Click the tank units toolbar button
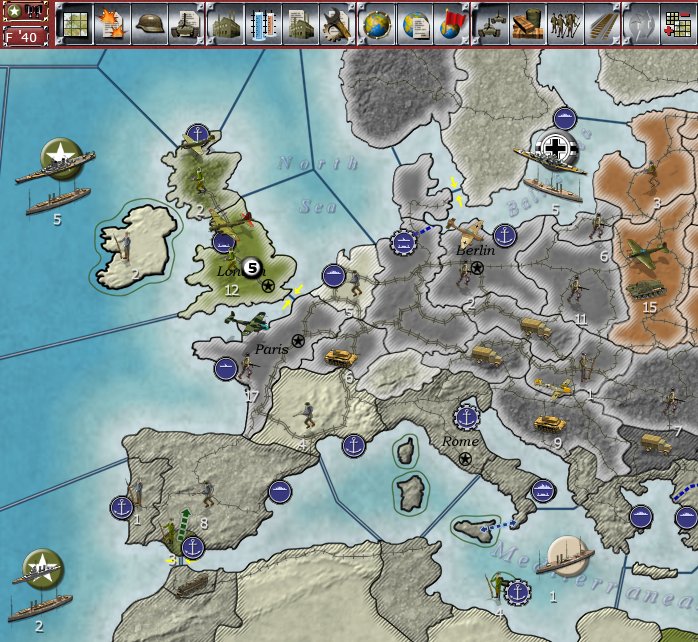This screenshot has width=698, height=642. [493, 24]
